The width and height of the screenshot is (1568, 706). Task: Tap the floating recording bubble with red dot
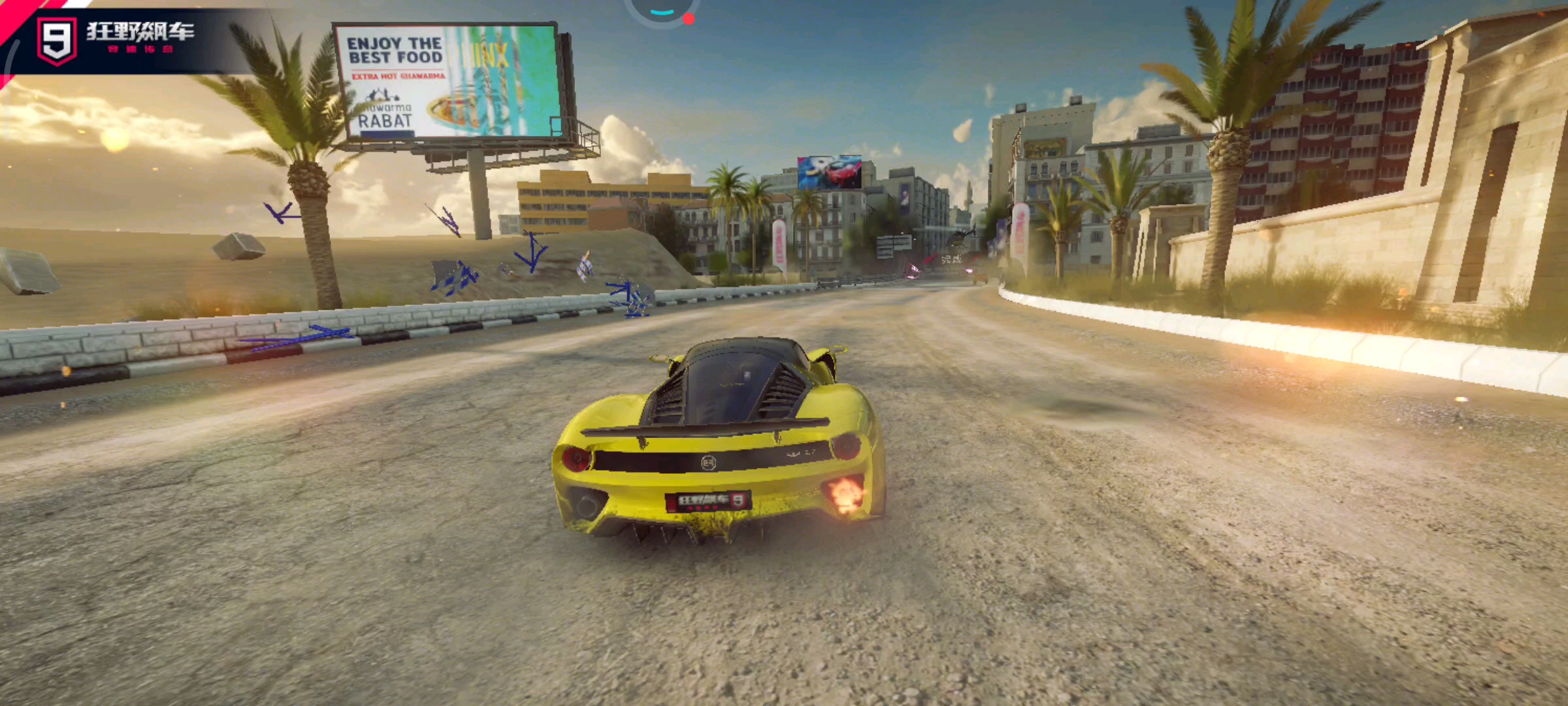pos(662,9)
